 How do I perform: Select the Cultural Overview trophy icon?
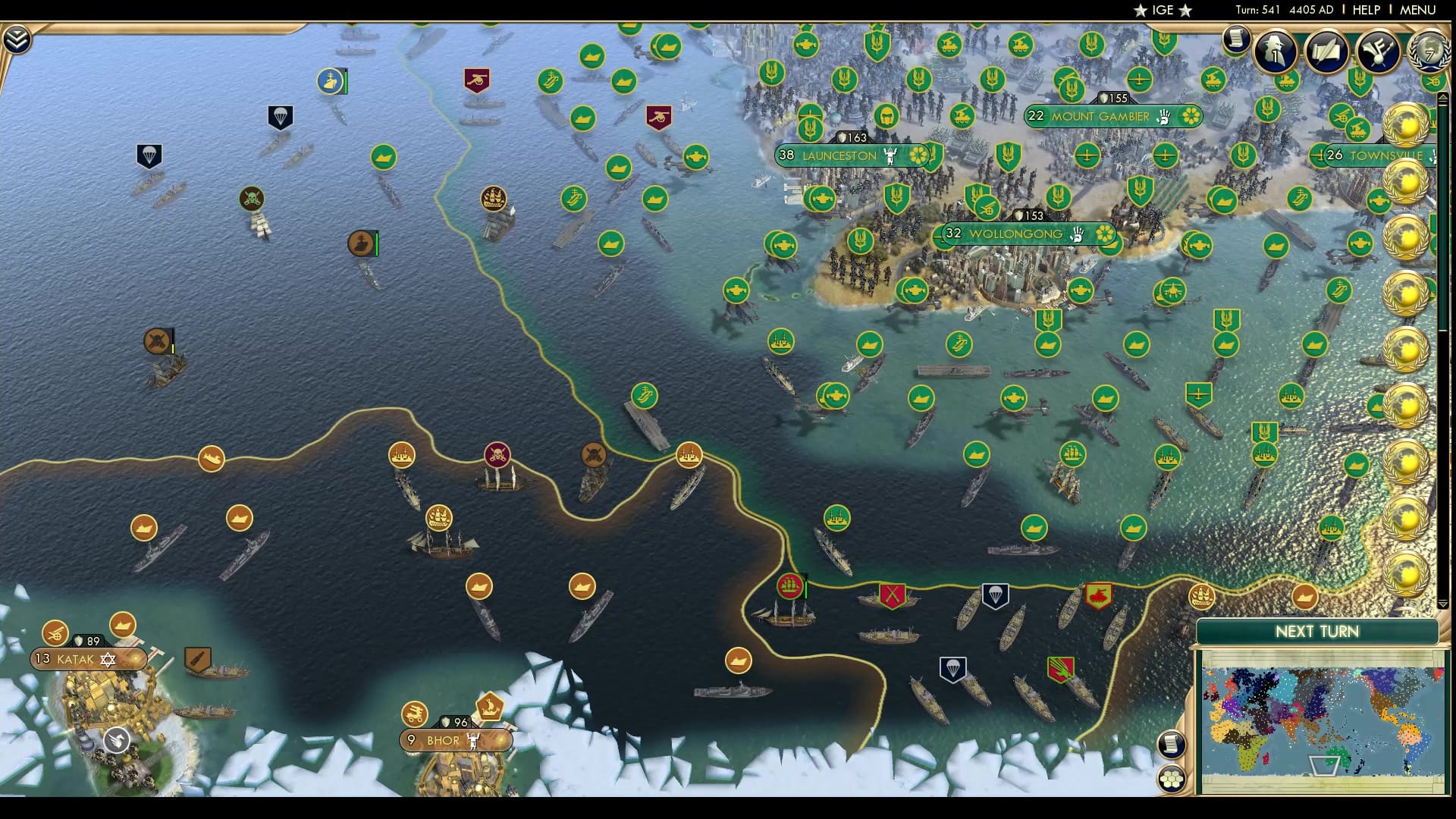tap(1378, 52)
